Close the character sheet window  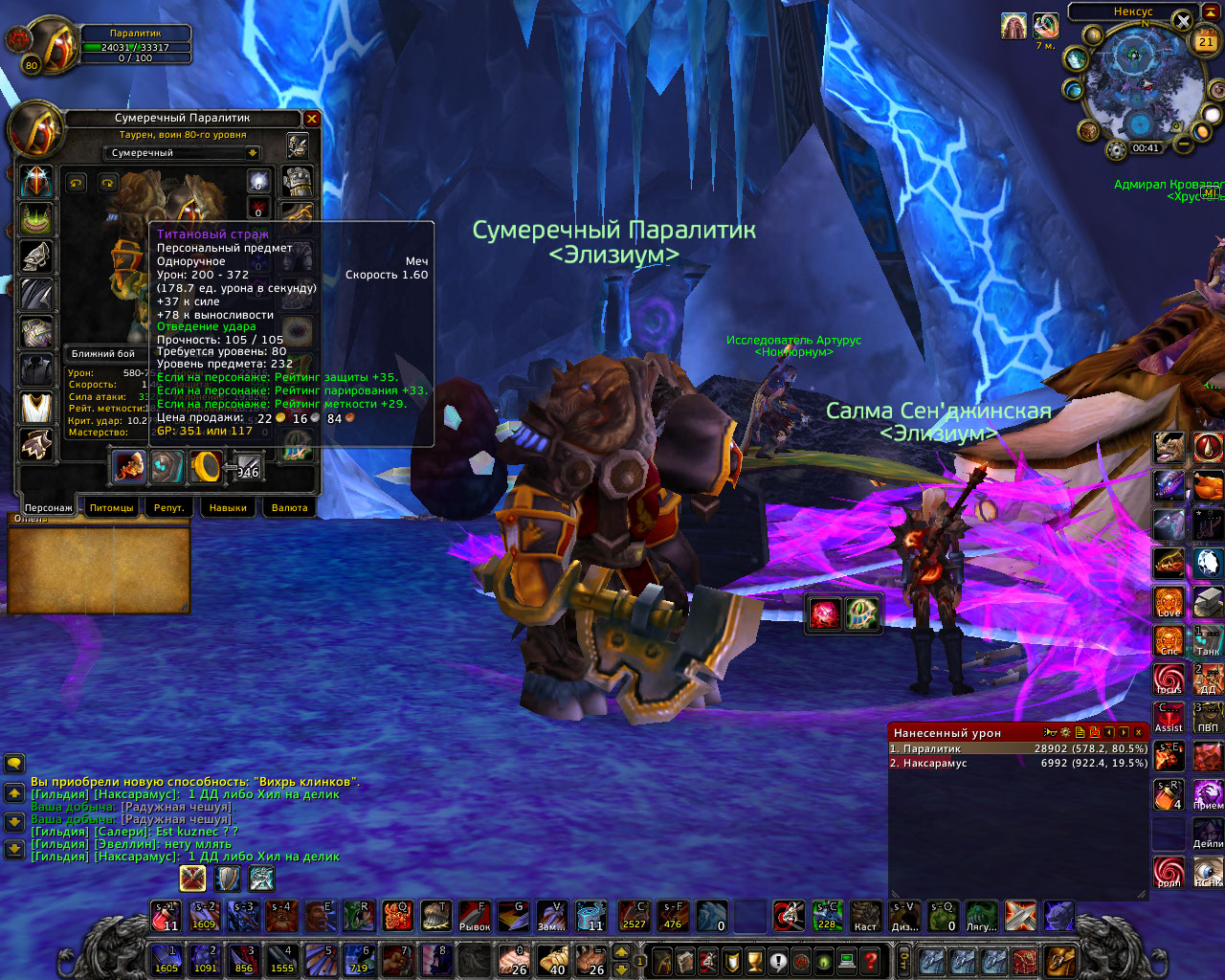[x=312, y=119]
